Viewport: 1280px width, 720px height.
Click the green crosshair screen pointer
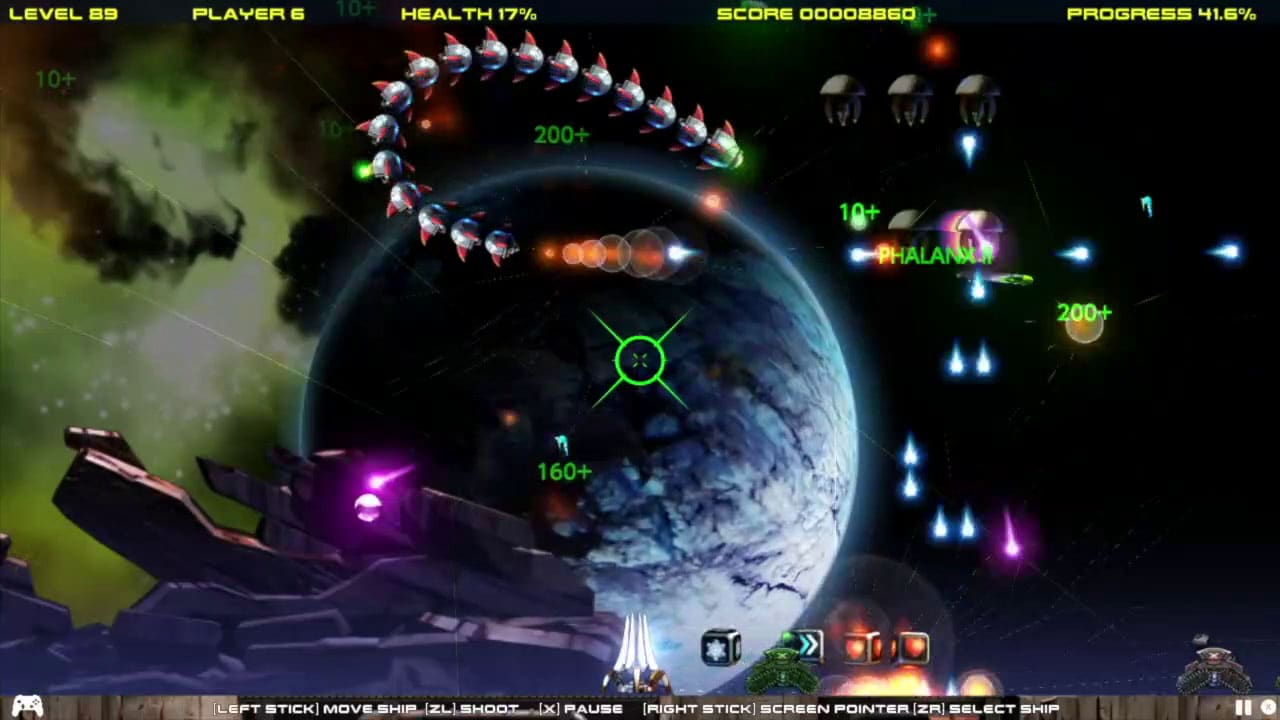click(640, 360)
